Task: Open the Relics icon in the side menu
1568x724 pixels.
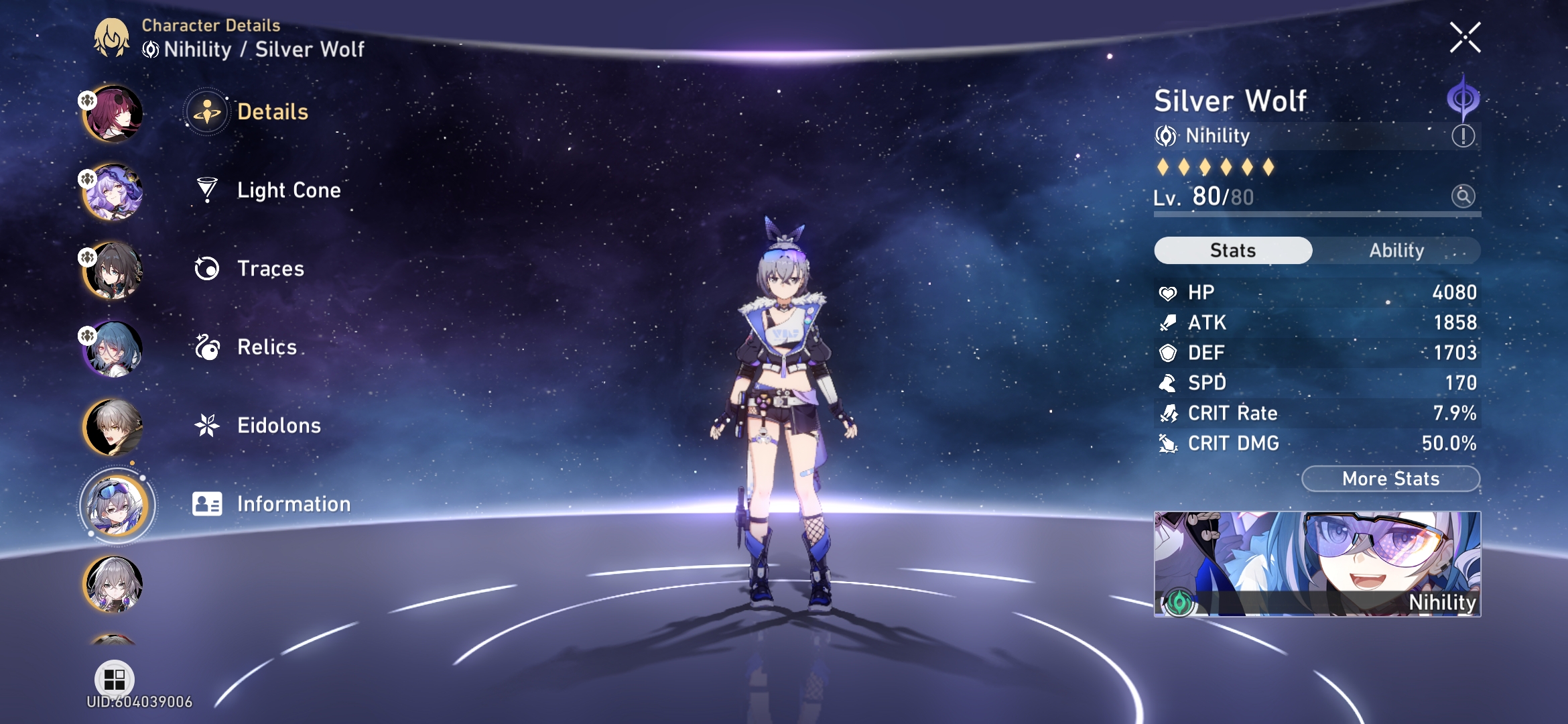Action: [208, 347]
